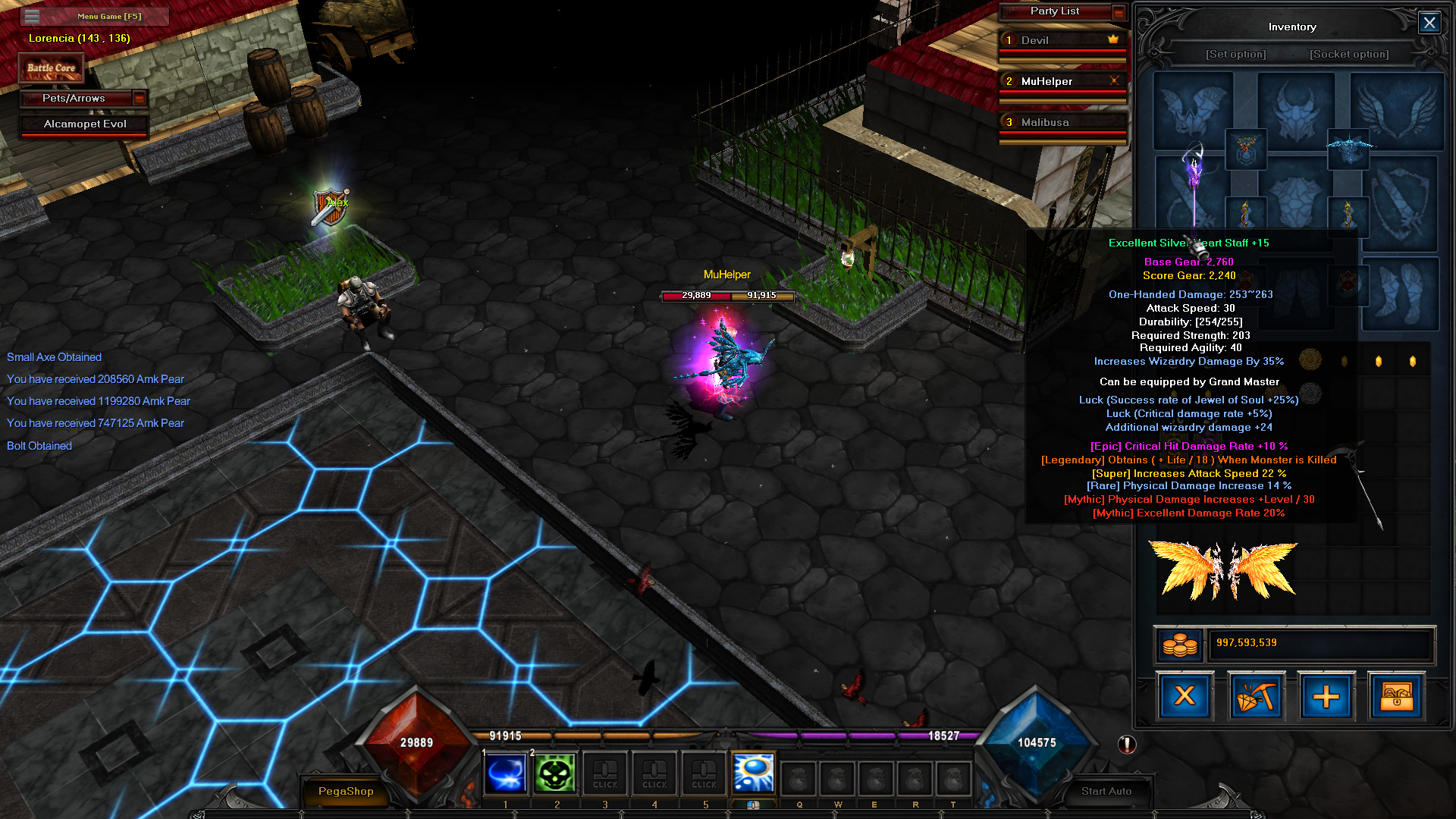Collapse the Pets/Arrows panel

click(x=139, y=98)
